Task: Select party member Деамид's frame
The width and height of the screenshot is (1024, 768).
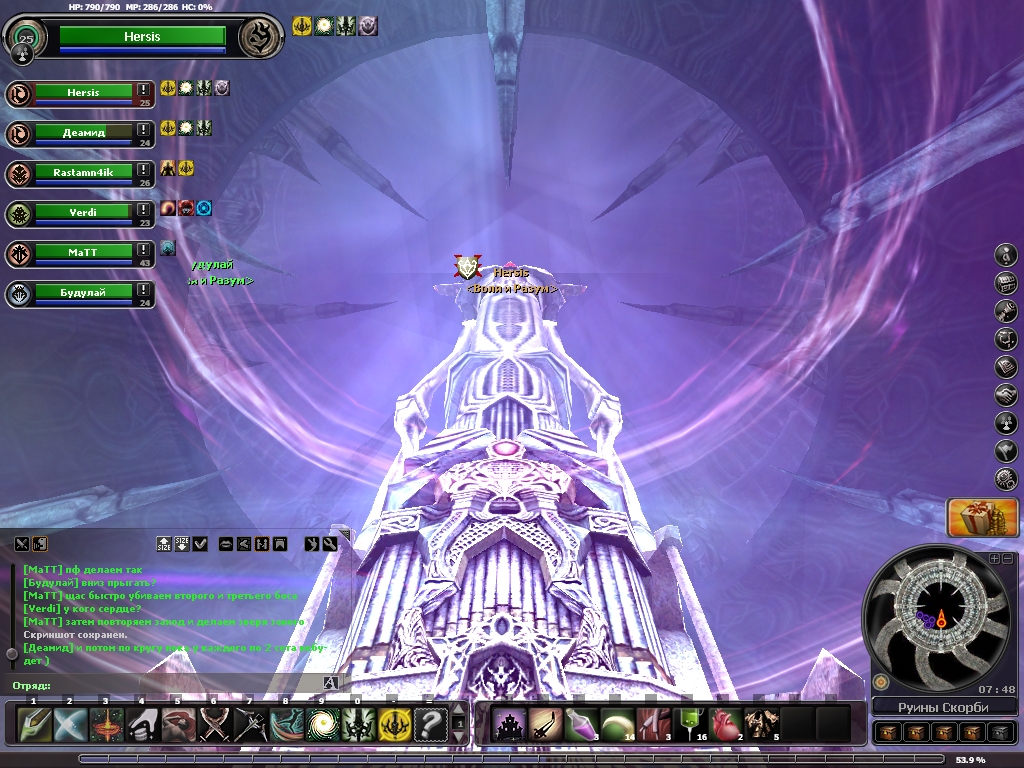Action: pos(84,133)
